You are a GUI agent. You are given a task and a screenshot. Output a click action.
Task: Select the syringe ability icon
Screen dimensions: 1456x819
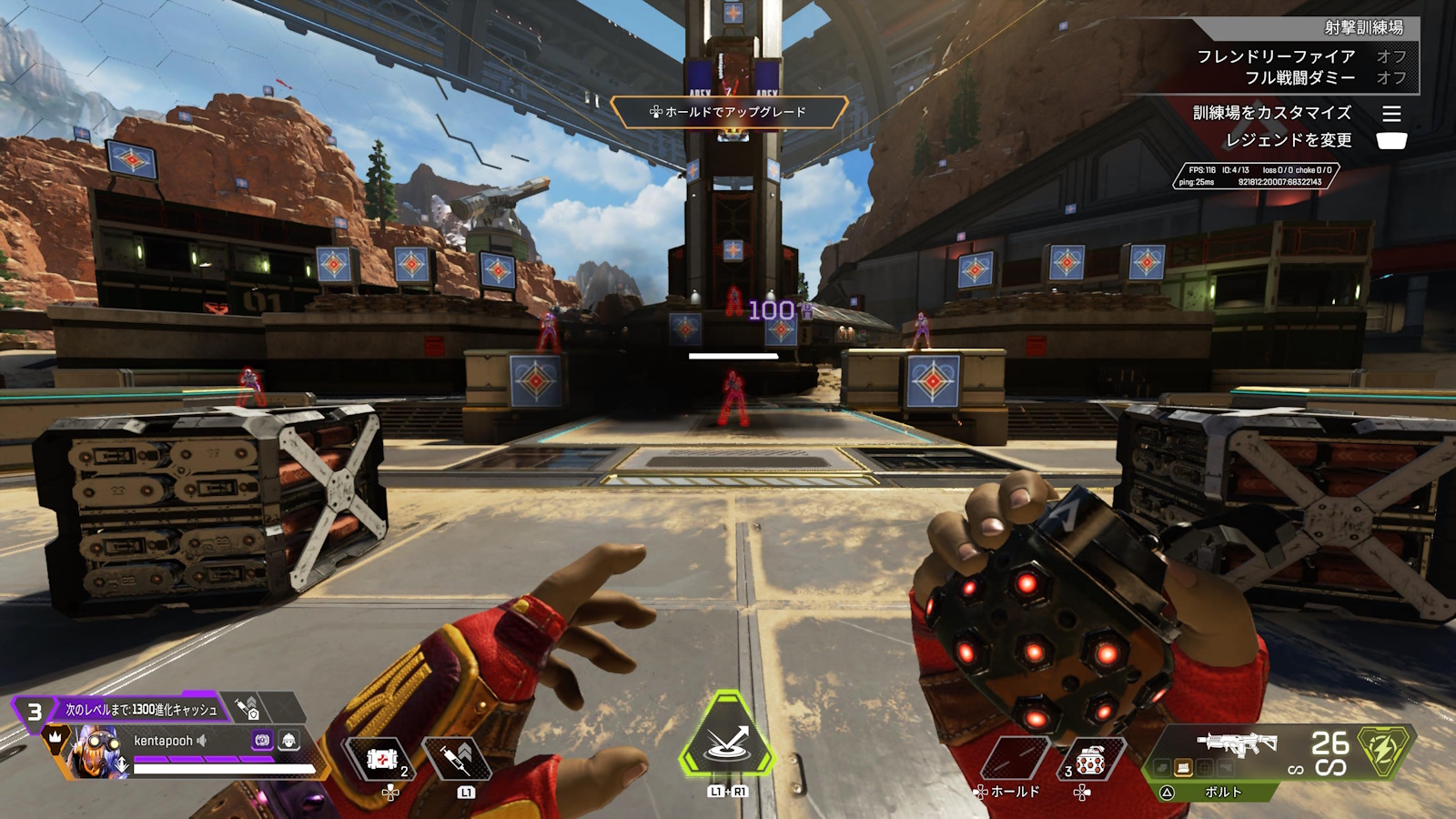458,758
